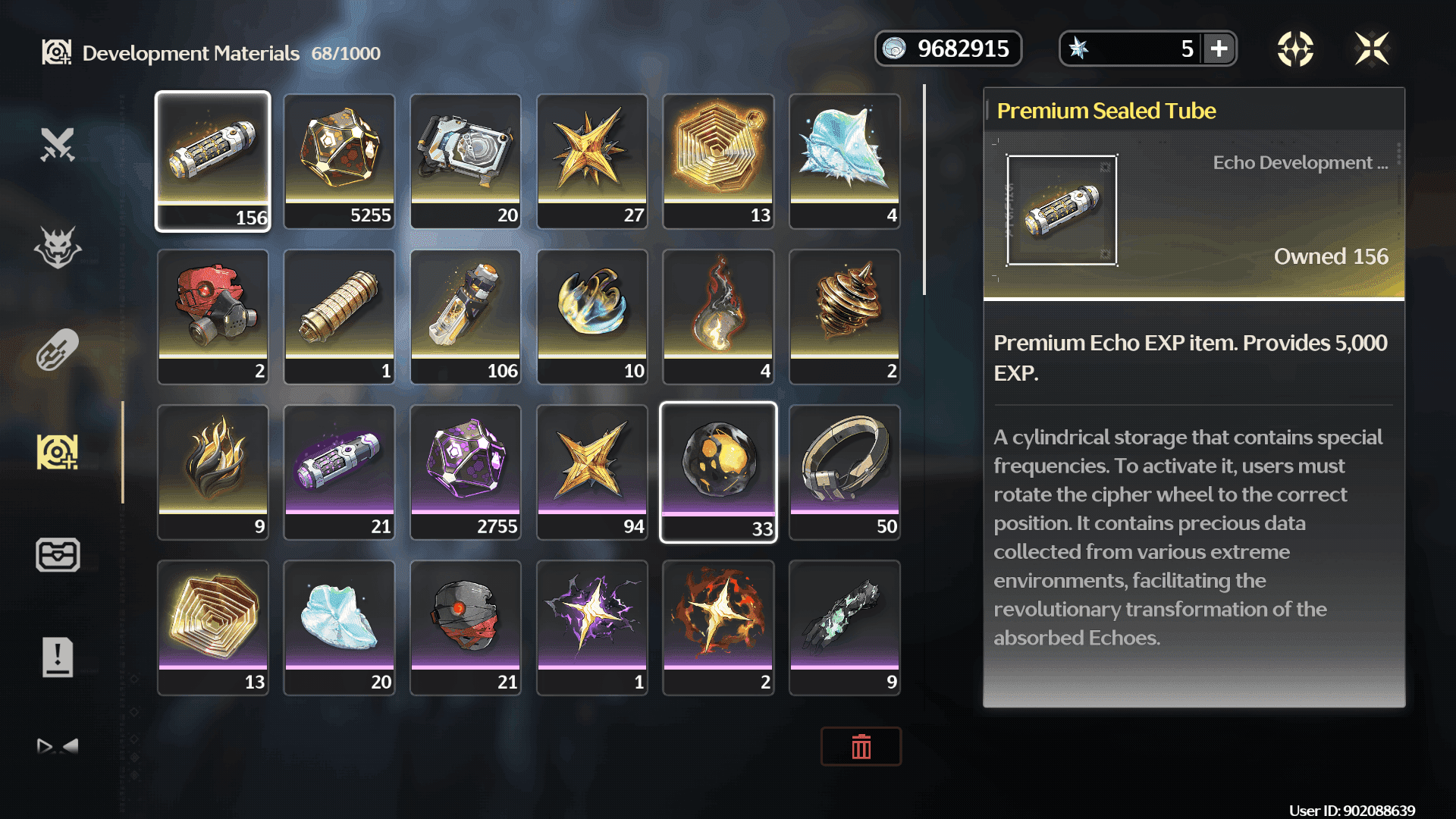Select the Development Materials tab icon
1456x819 pixels.
(58, 453)
